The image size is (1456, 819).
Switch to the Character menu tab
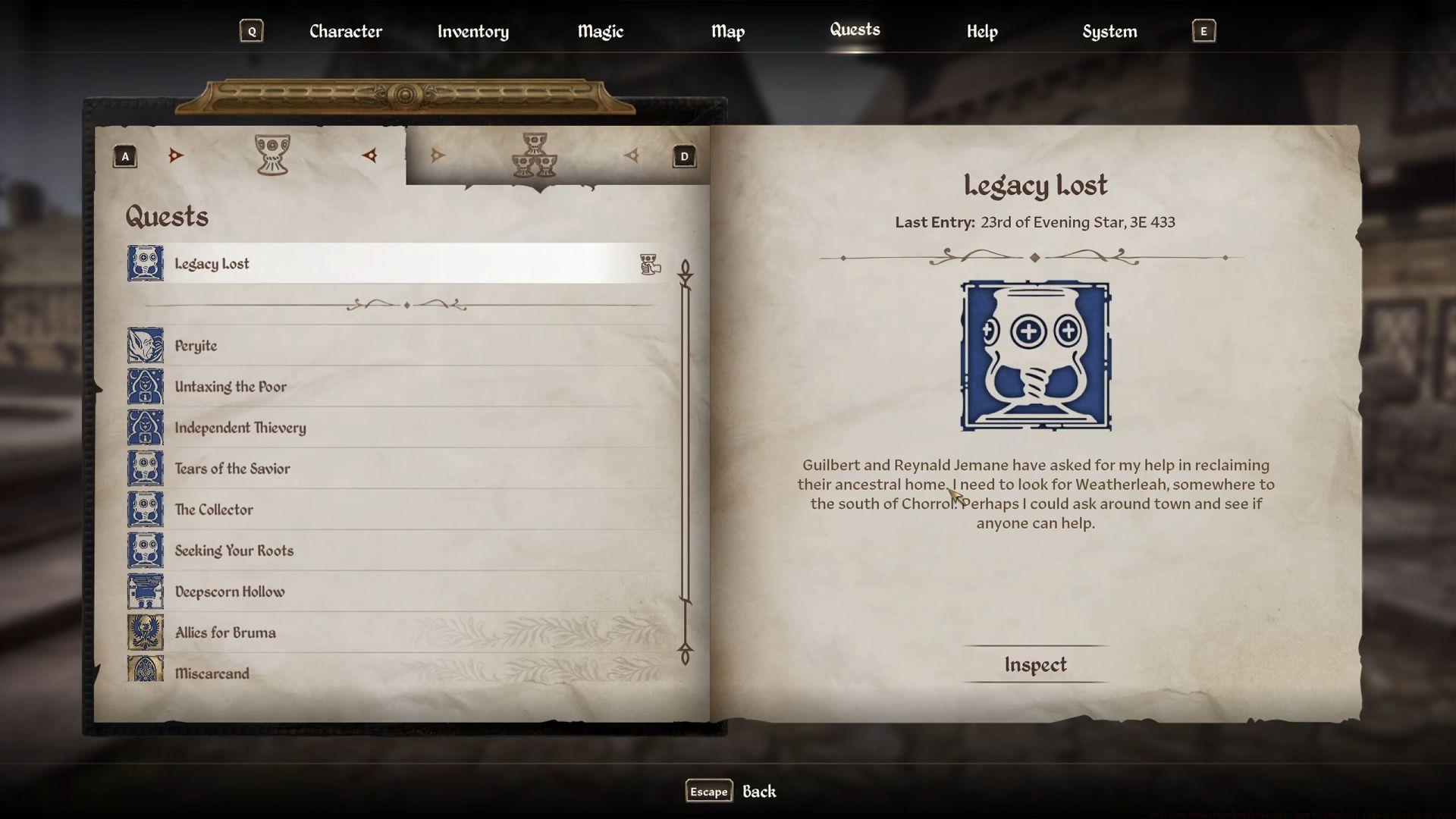click(345, 31)
